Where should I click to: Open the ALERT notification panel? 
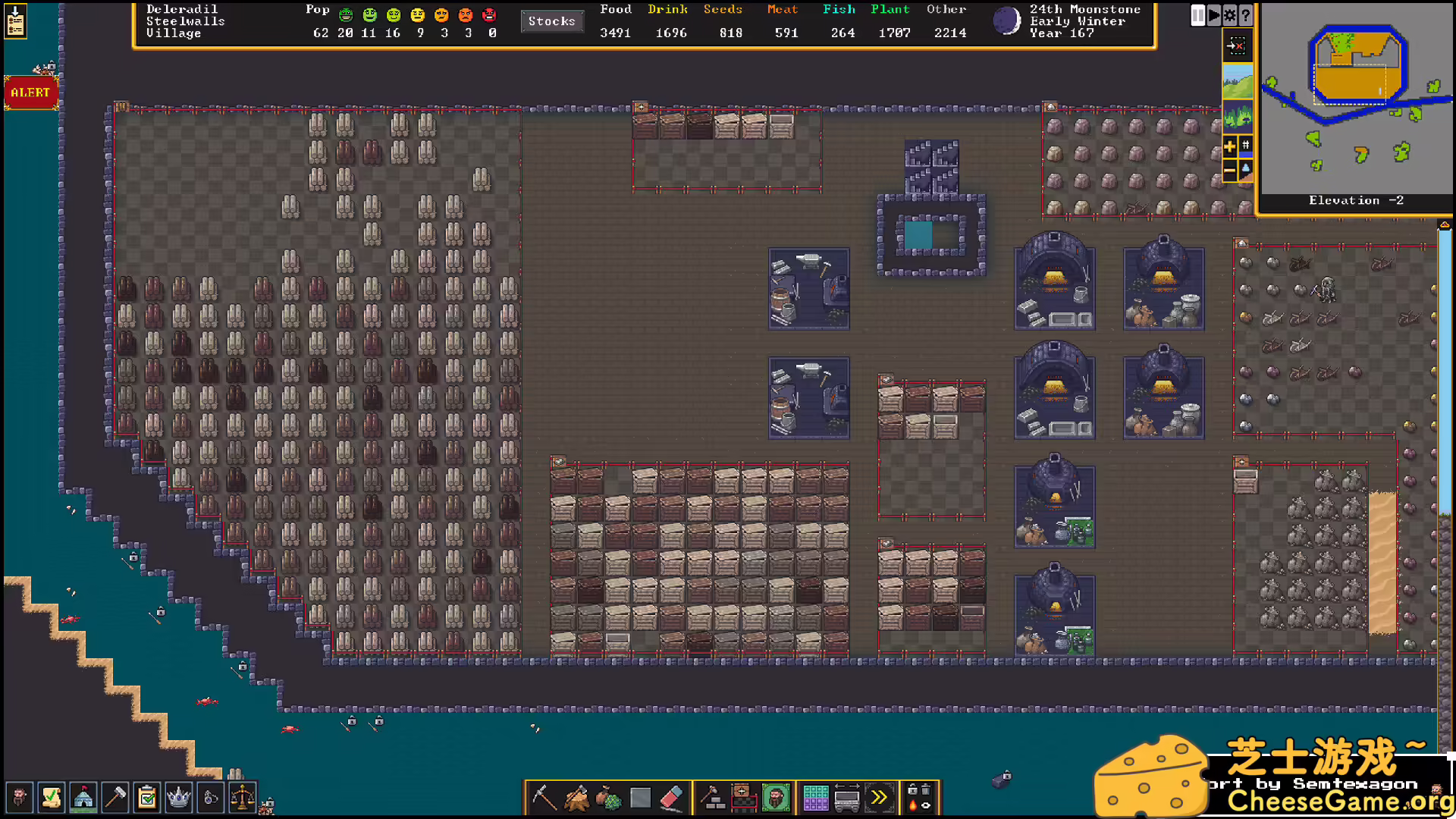[30, 93]
